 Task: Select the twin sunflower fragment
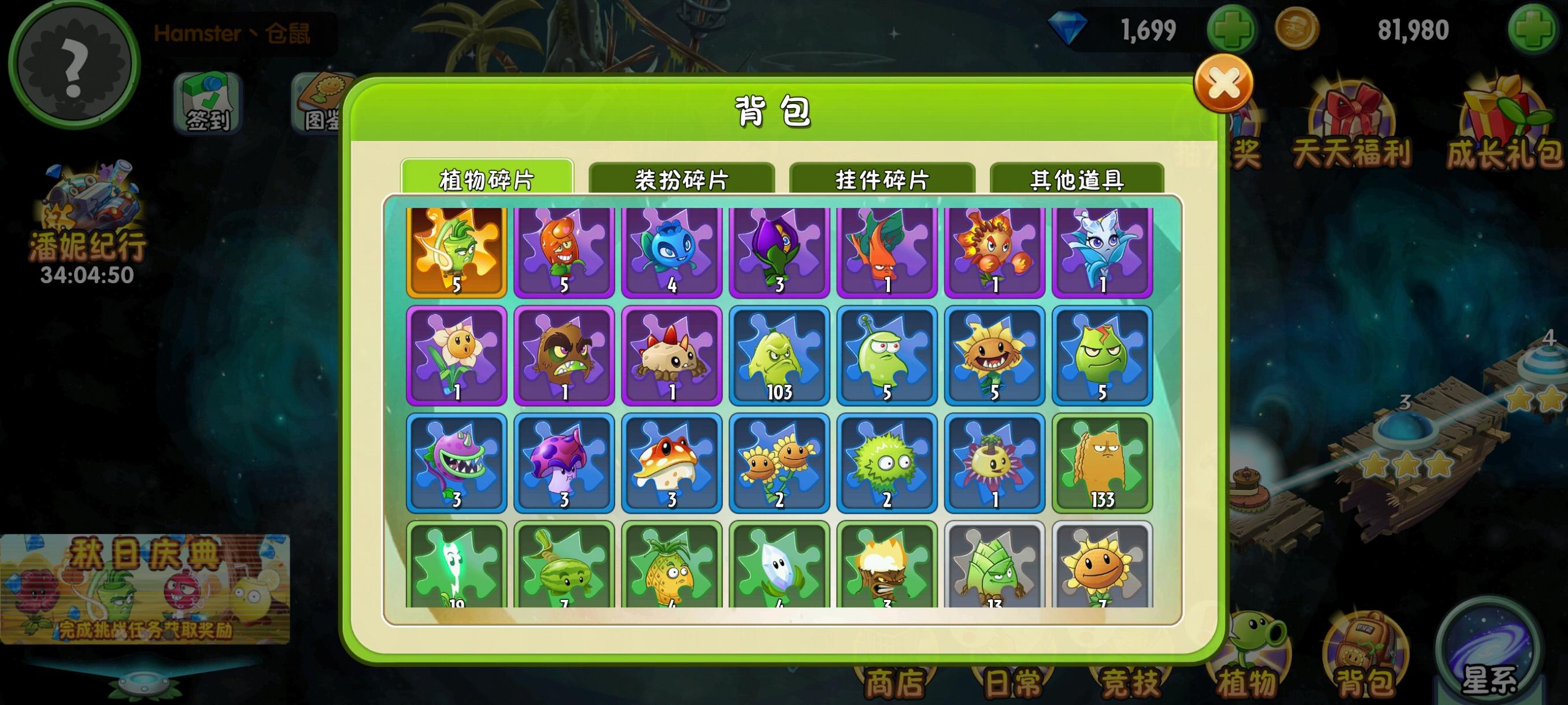coord(780,462)
